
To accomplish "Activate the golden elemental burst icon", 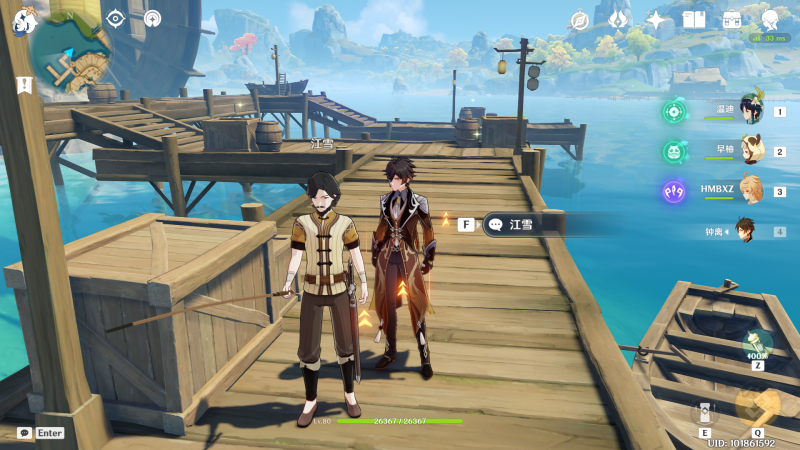I will click(757, 406).
